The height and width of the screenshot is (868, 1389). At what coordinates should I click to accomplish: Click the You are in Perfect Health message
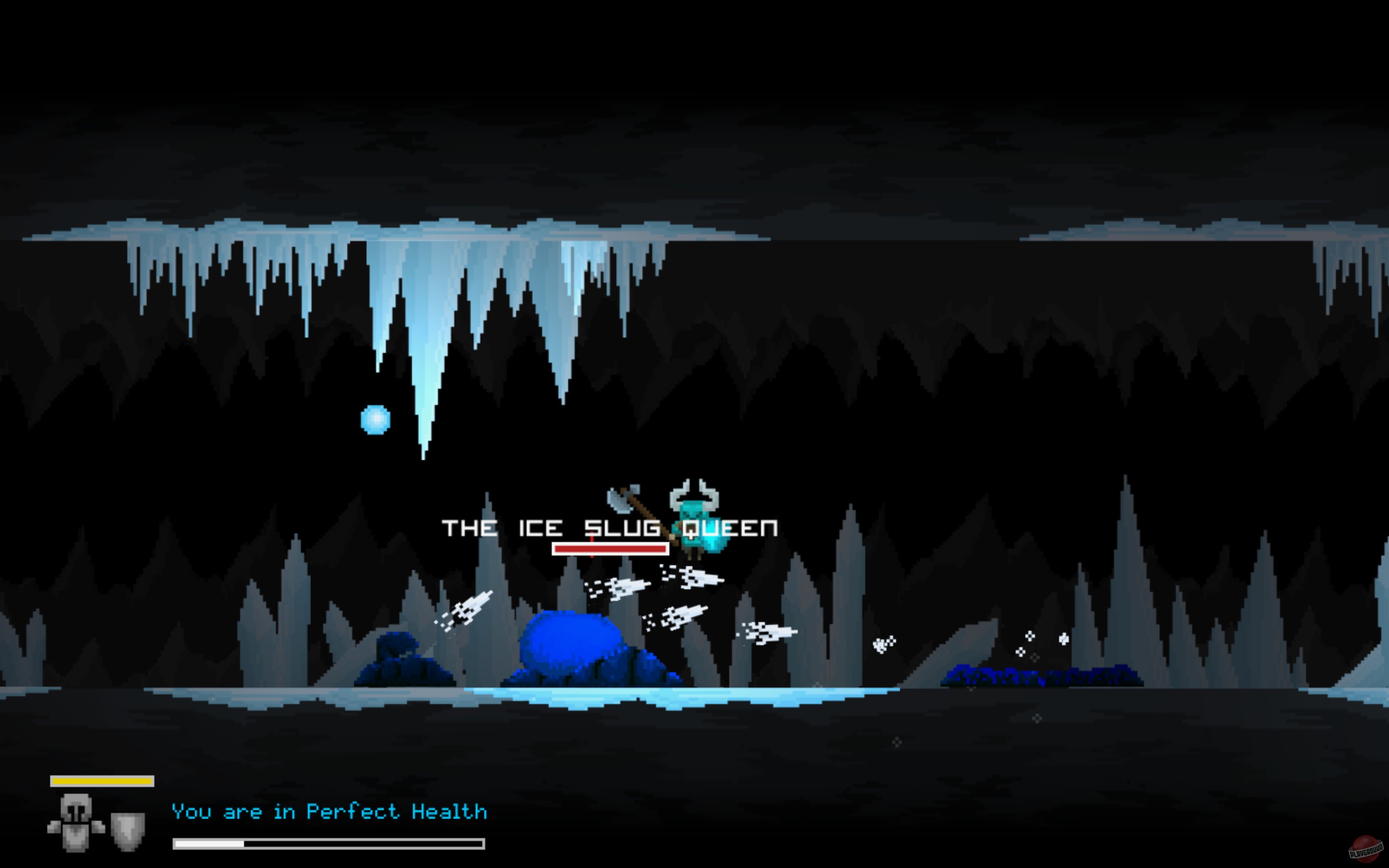329,811
